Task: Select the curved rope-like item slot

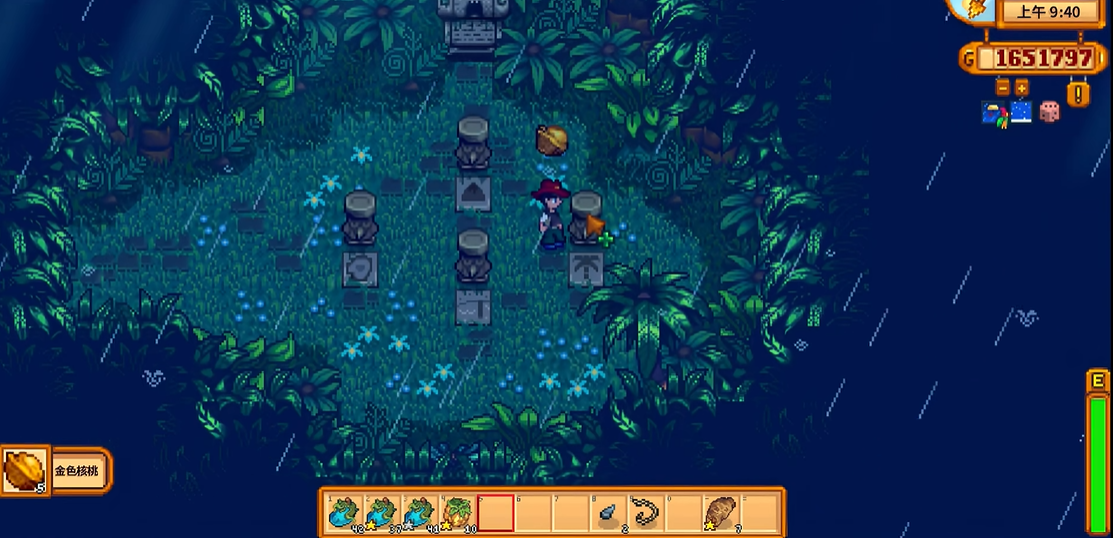Action: [x=646, y=513]
